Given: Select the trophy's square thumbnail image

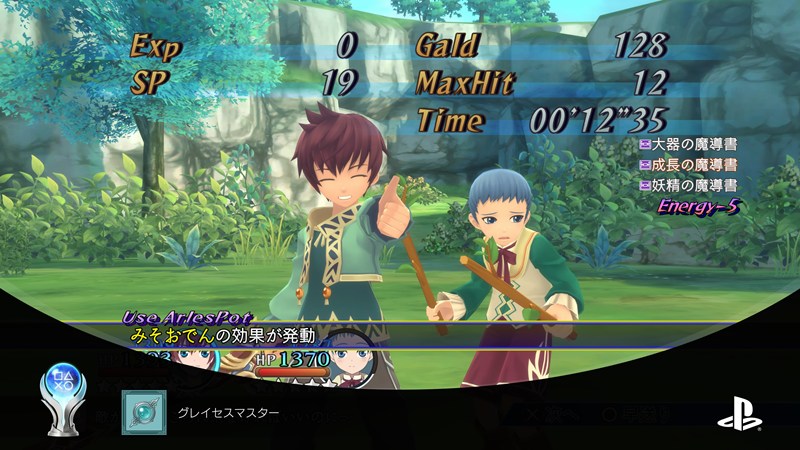Looking at the screenshot, I should (x=142, y=412).
